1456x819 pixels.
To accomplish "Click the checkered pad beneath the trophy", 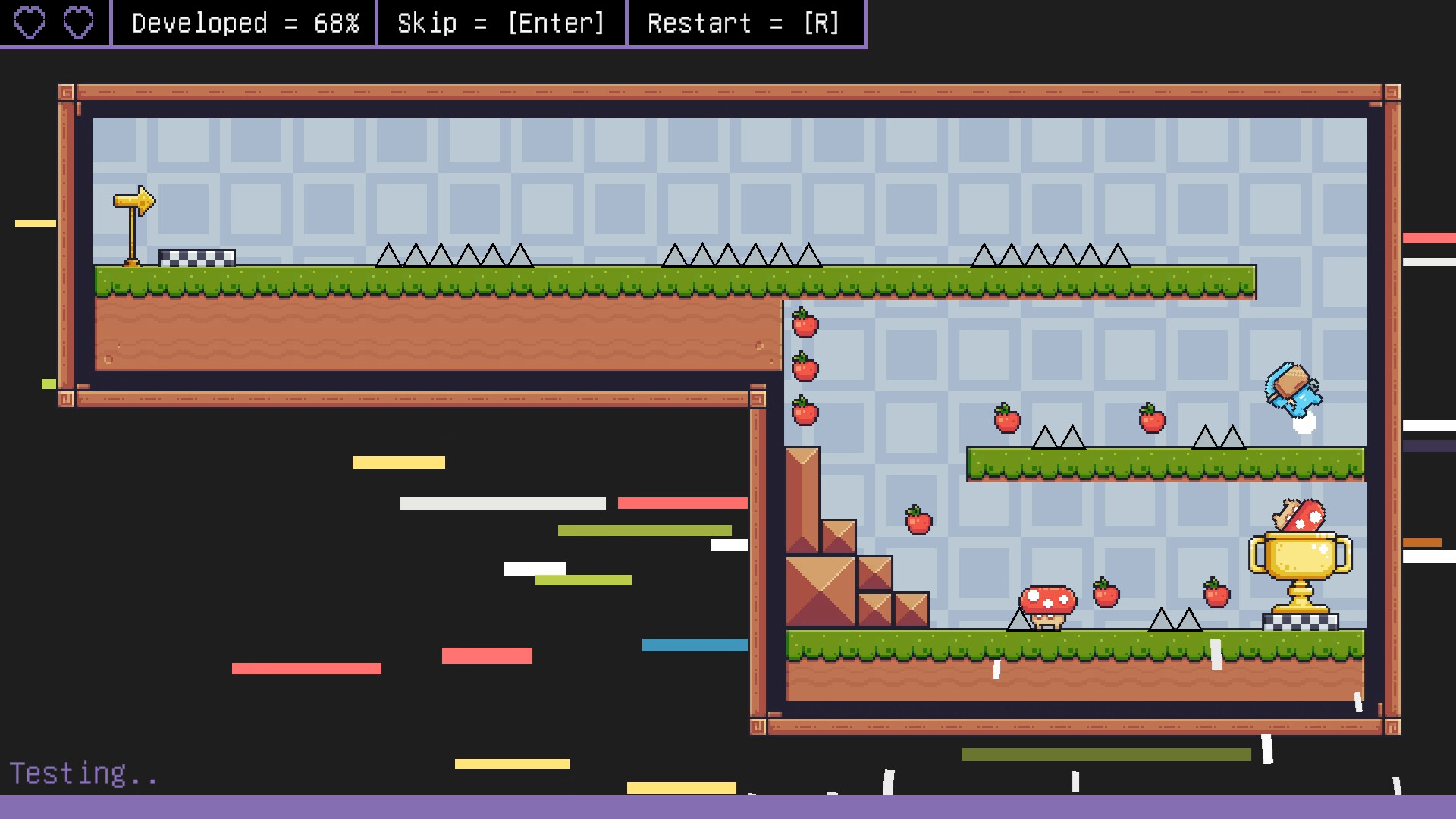I will coord(1300,622).
